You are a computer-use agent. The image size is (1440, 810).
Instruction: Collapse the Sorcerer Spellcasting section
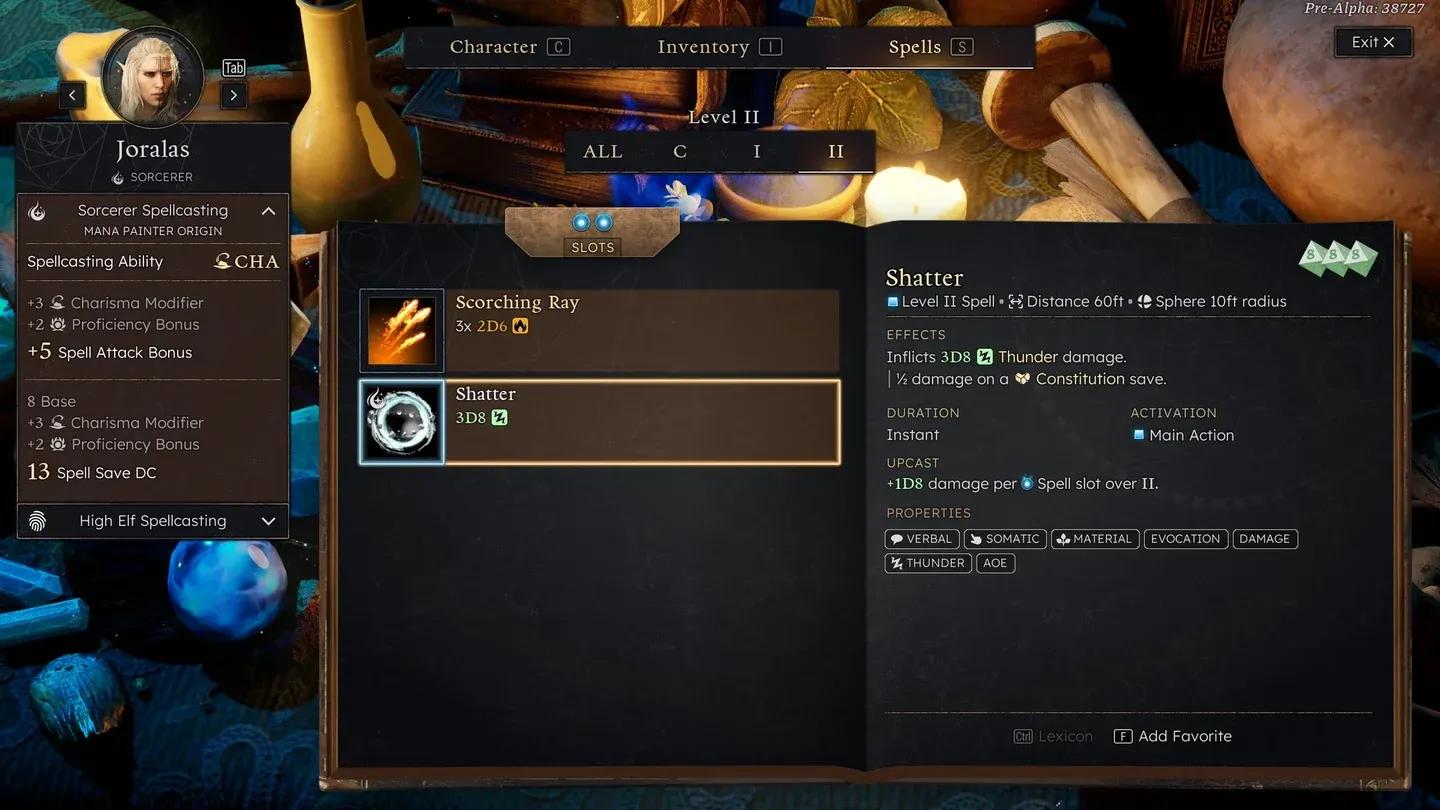(268, 211)
